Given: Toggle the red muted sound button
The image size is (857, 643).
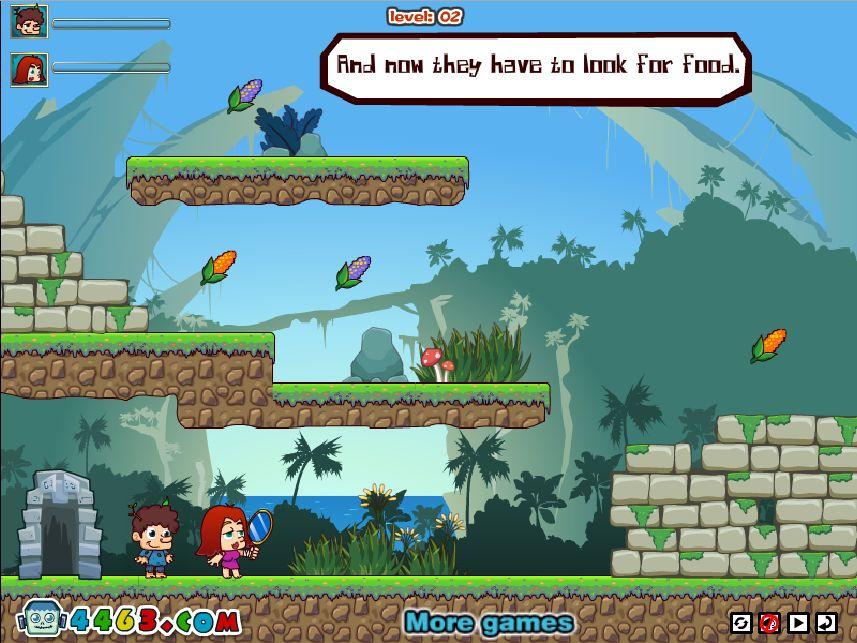Looking at the screenshot, I should (769, 623).
